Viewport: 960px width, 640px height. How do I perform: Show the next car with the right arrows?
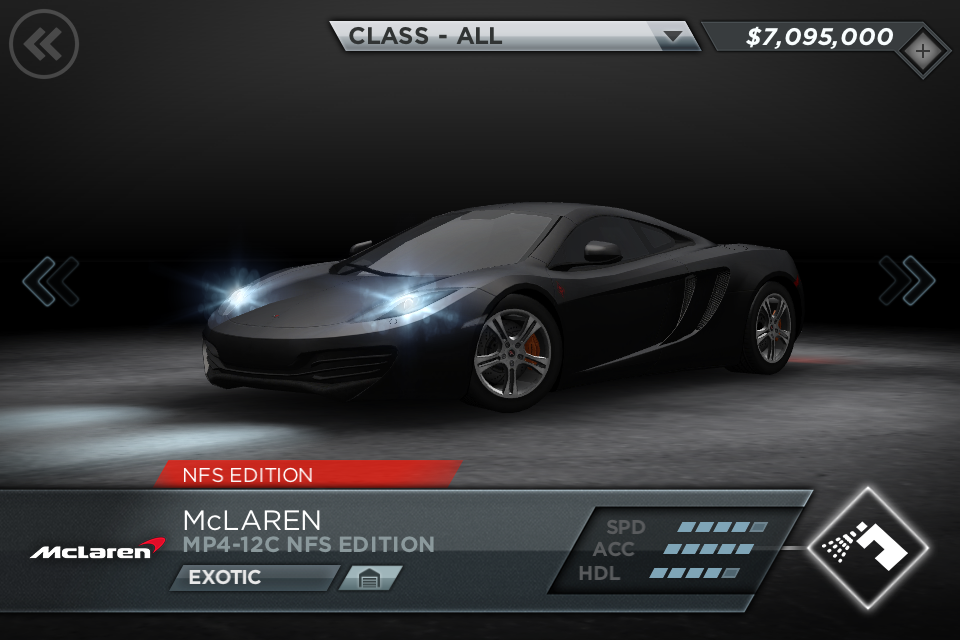(x=907, y=281)
